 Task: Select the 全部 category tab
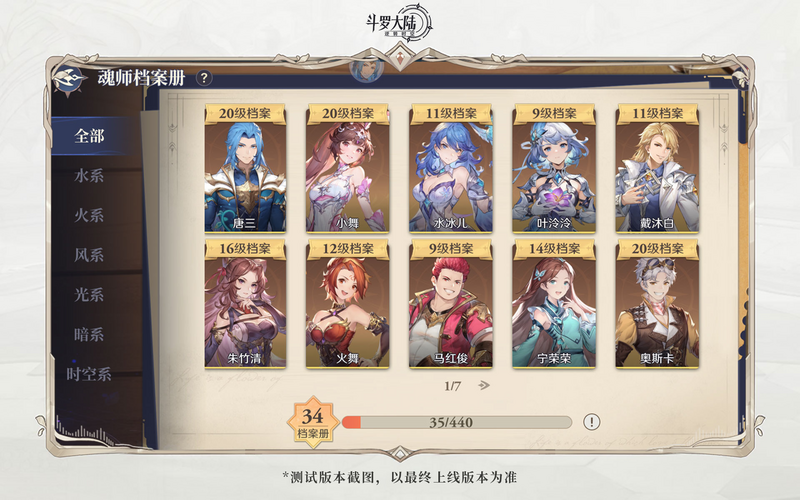coord(90,136)
